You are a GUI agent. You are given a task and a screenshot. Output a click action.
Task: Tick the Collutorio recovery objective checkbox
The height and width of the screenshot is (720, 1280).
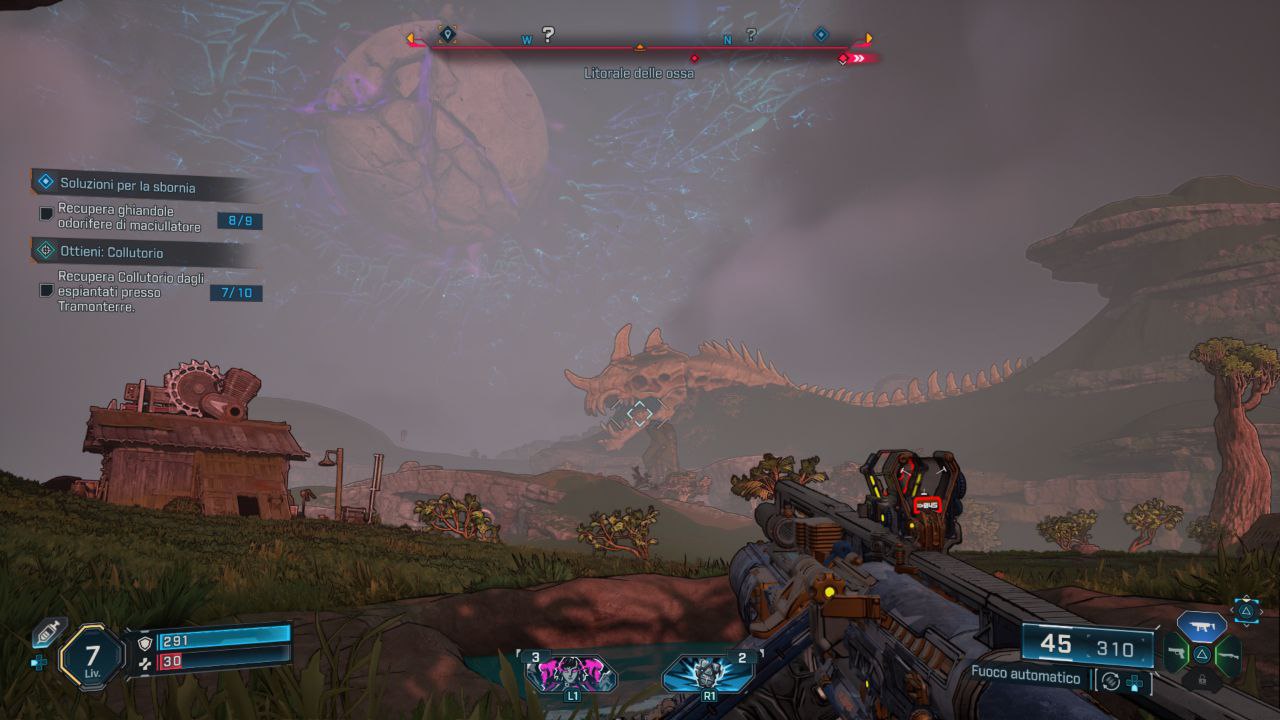coord(45,290)
